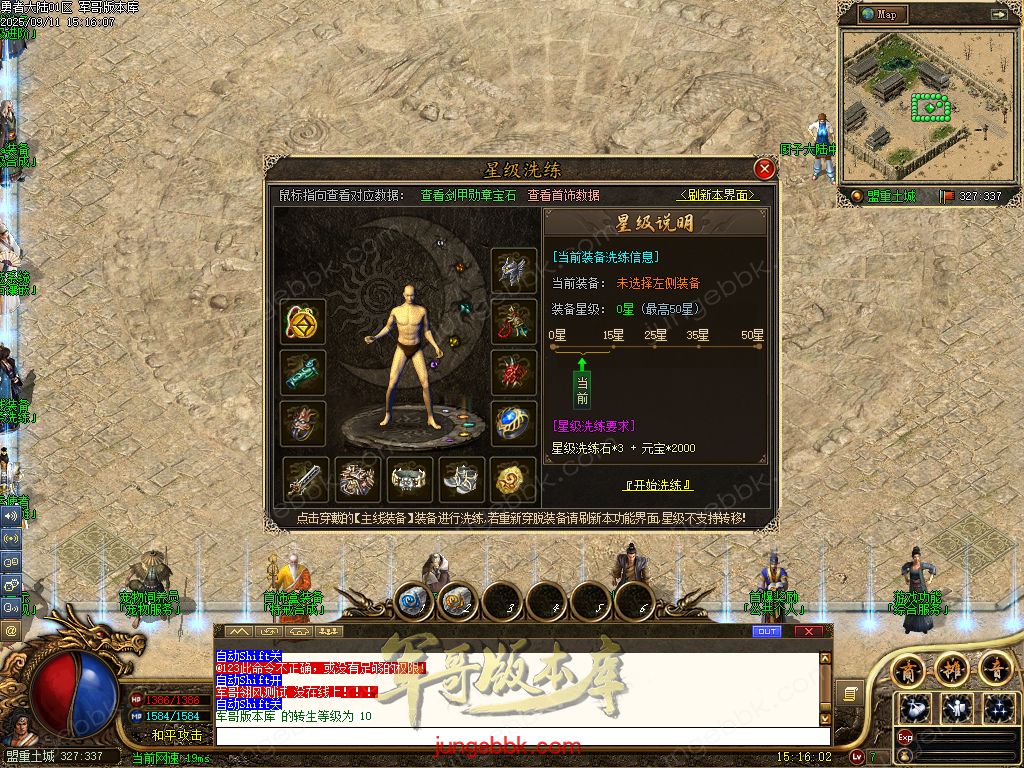Screen dimensions: 1024x768
Task: Refresh the panel via 刷新本界面
Action: 718,196
